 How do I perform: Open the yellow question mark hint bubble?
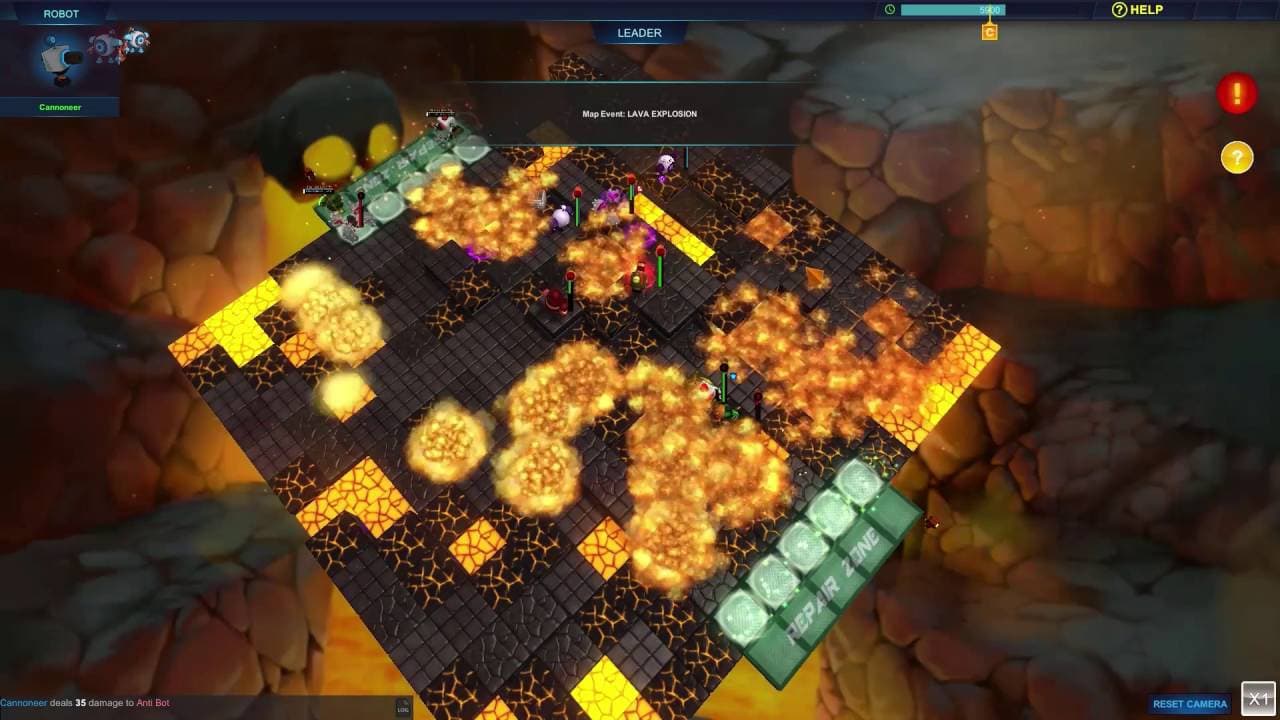point(1237,157)
